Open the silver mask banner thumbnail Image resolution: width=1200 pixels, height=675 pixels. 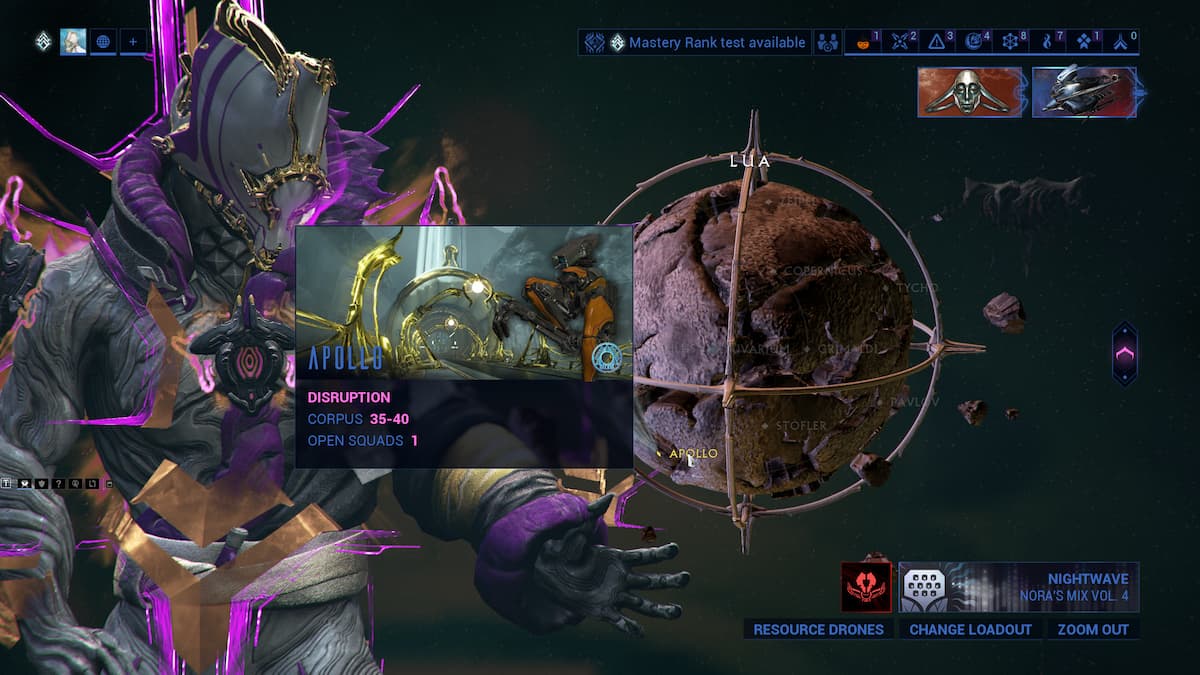coord(969,92)
